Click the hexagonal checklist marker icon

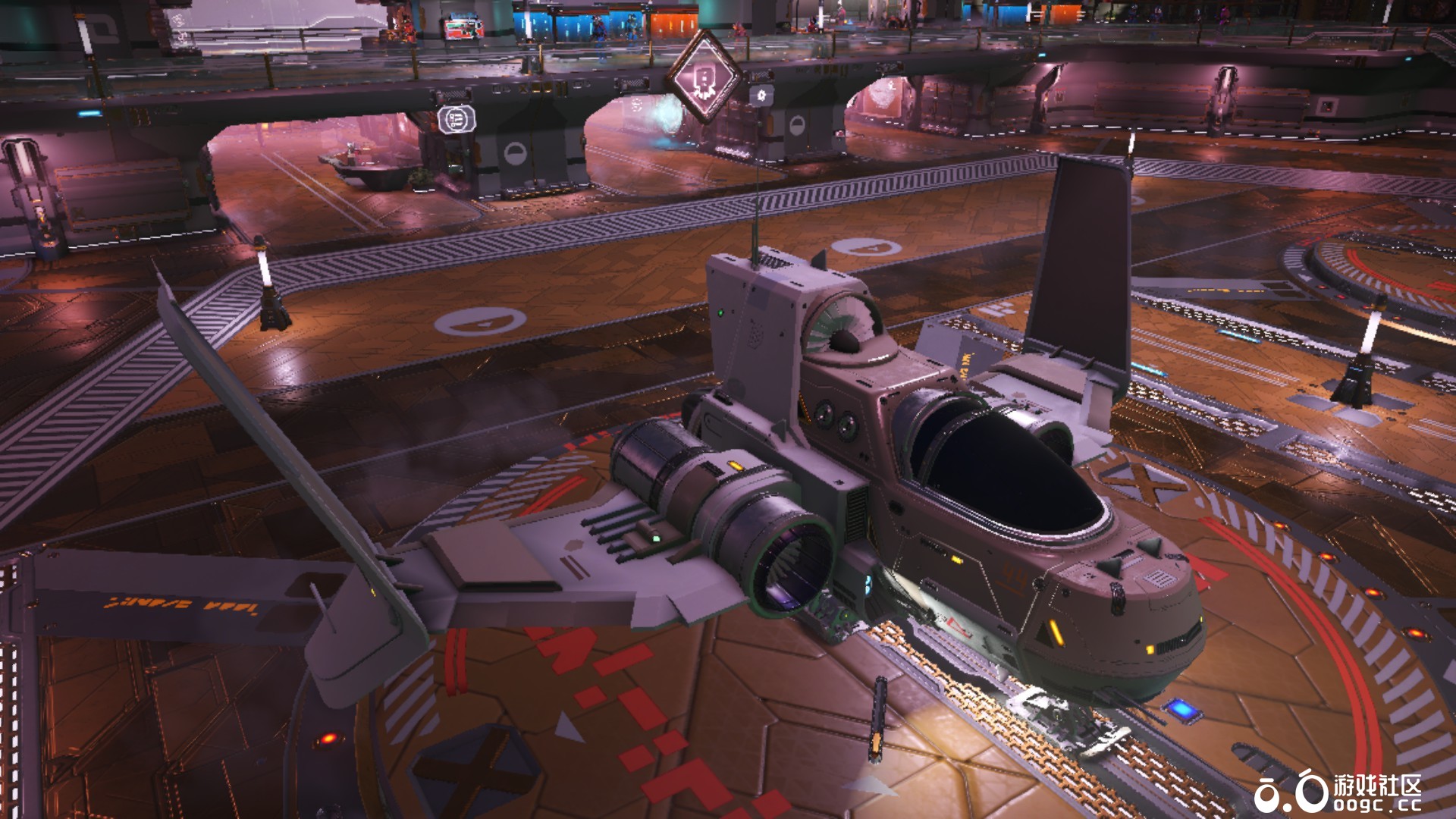click(x=457, y=119)
